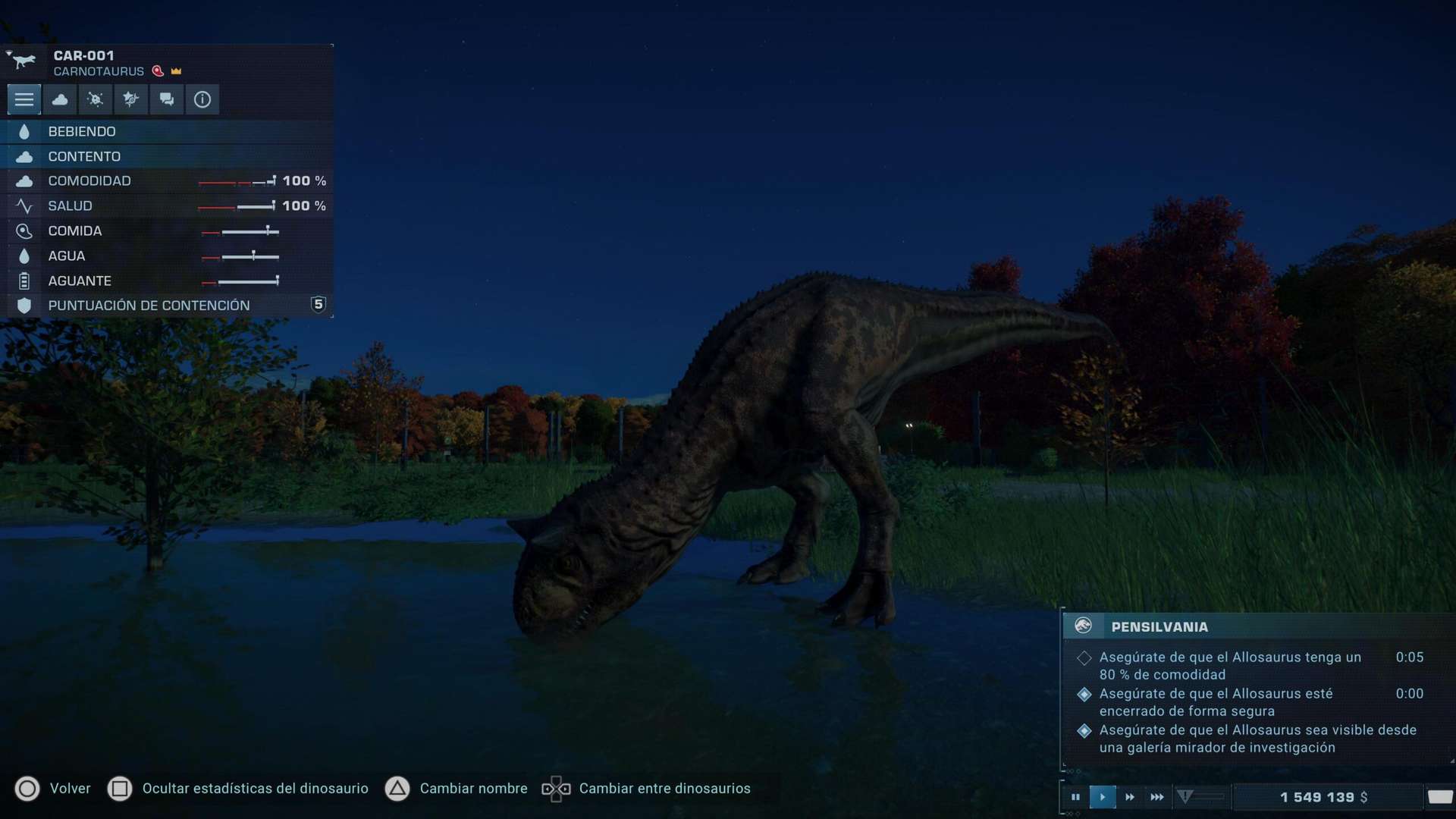The width and height of the screenshot is (1456, 819).
Task: Open the info circle tab
Action: point(202,99)
